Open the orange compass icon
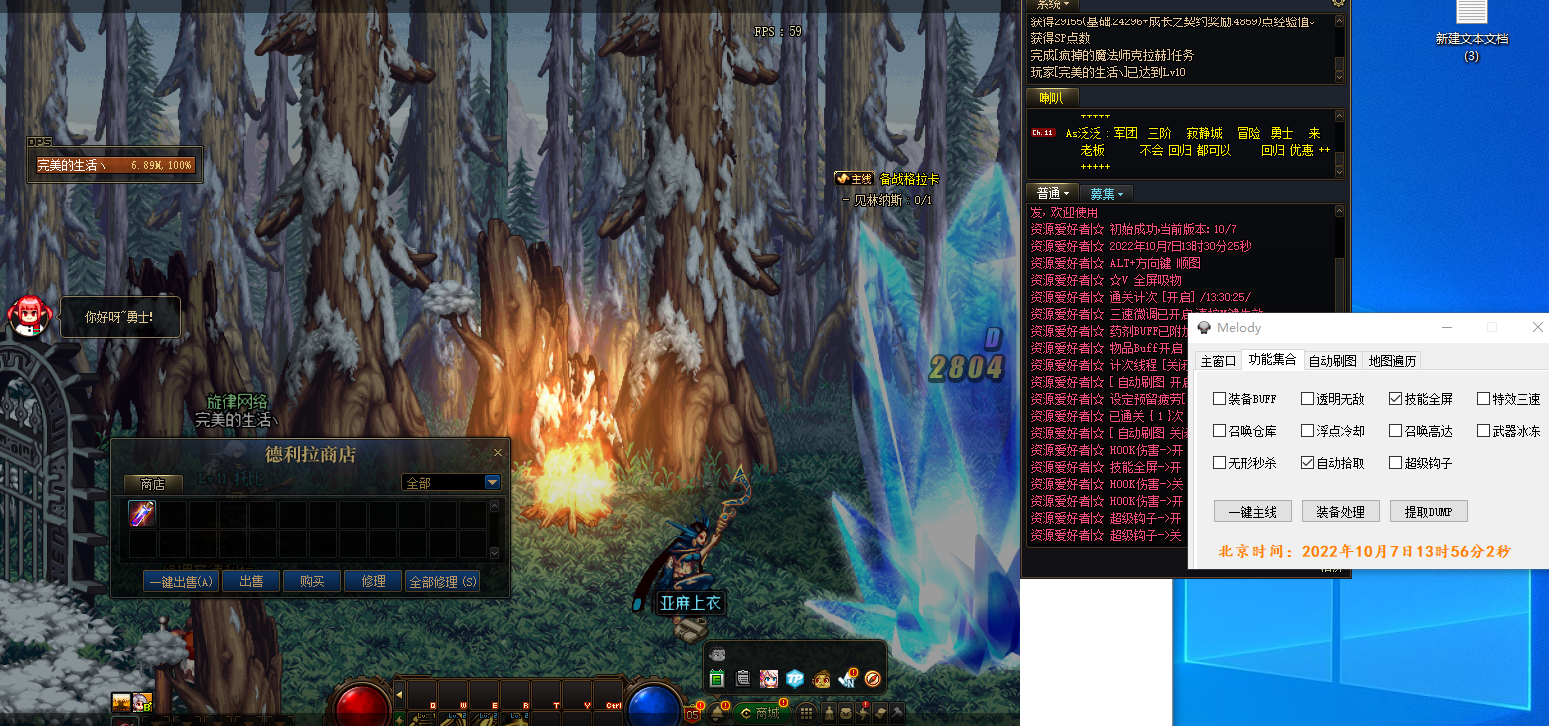1549x726 pixels. [x=873, y=679]
